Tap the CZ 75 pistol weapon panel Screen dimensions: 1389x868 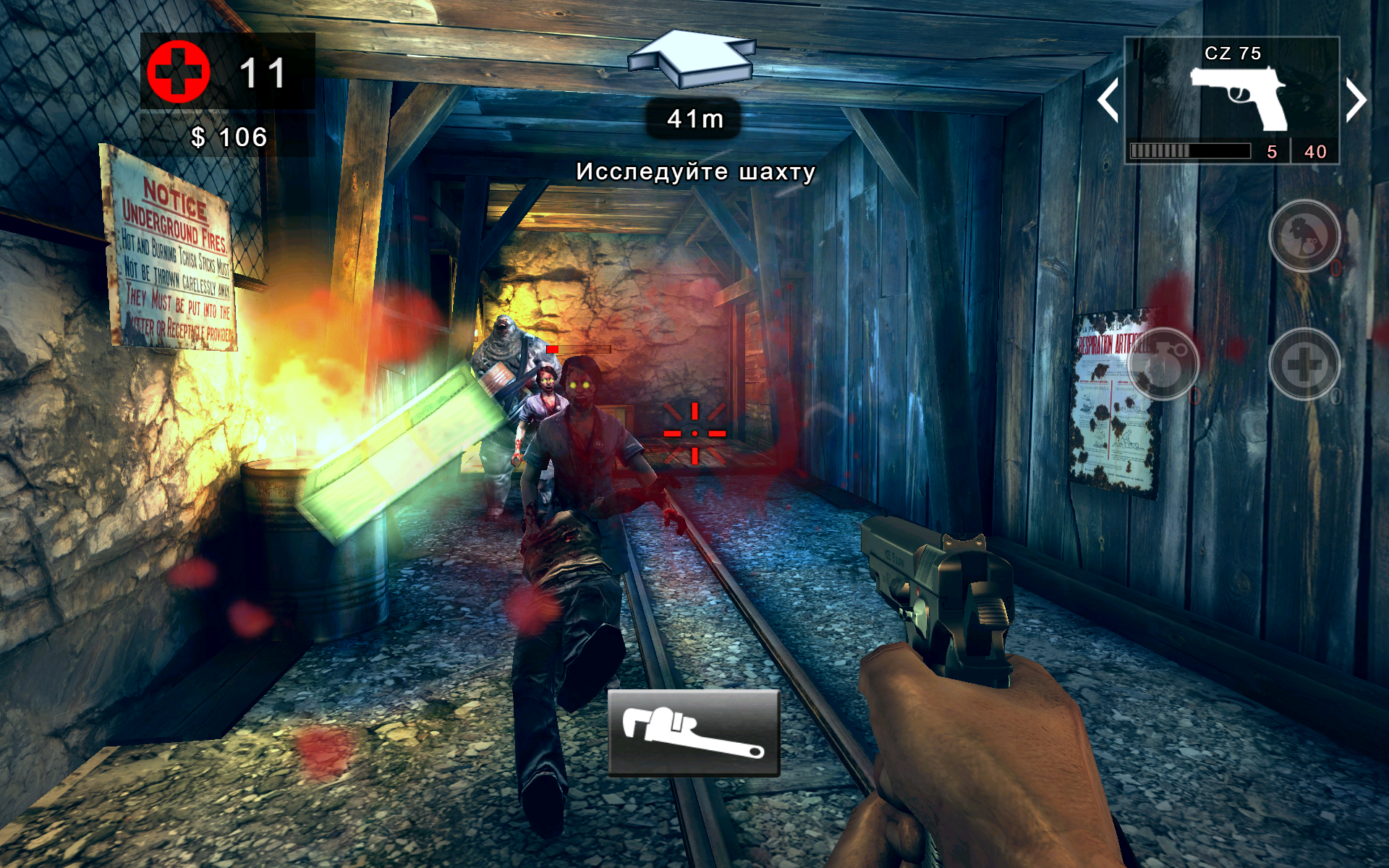click(1232, 100)
